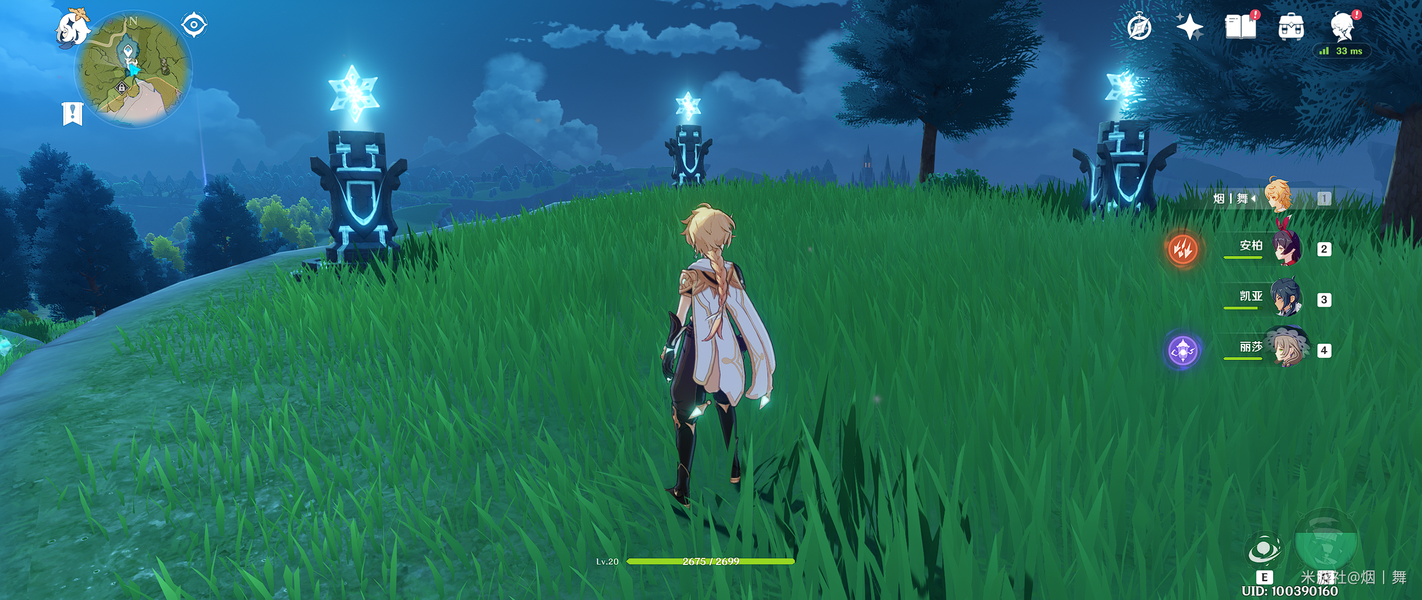Open the book-shaped handbook icon
This screenshot has height=600, width=1422.
click(1240, 27)
